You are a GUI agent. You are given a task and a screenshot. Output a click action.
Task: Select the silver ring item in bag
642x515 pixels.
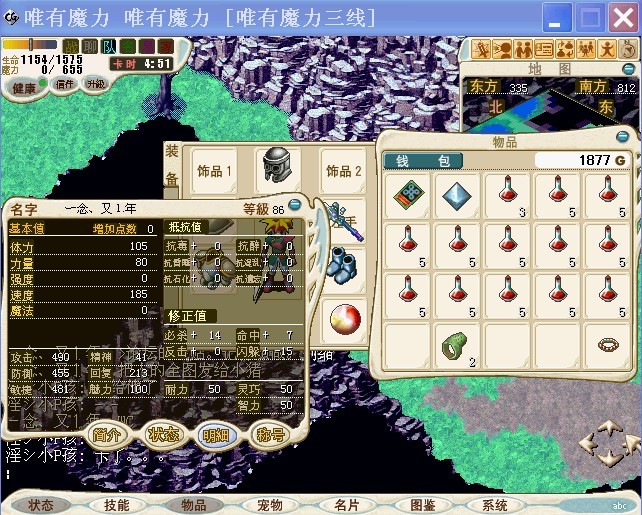[607, 346]
